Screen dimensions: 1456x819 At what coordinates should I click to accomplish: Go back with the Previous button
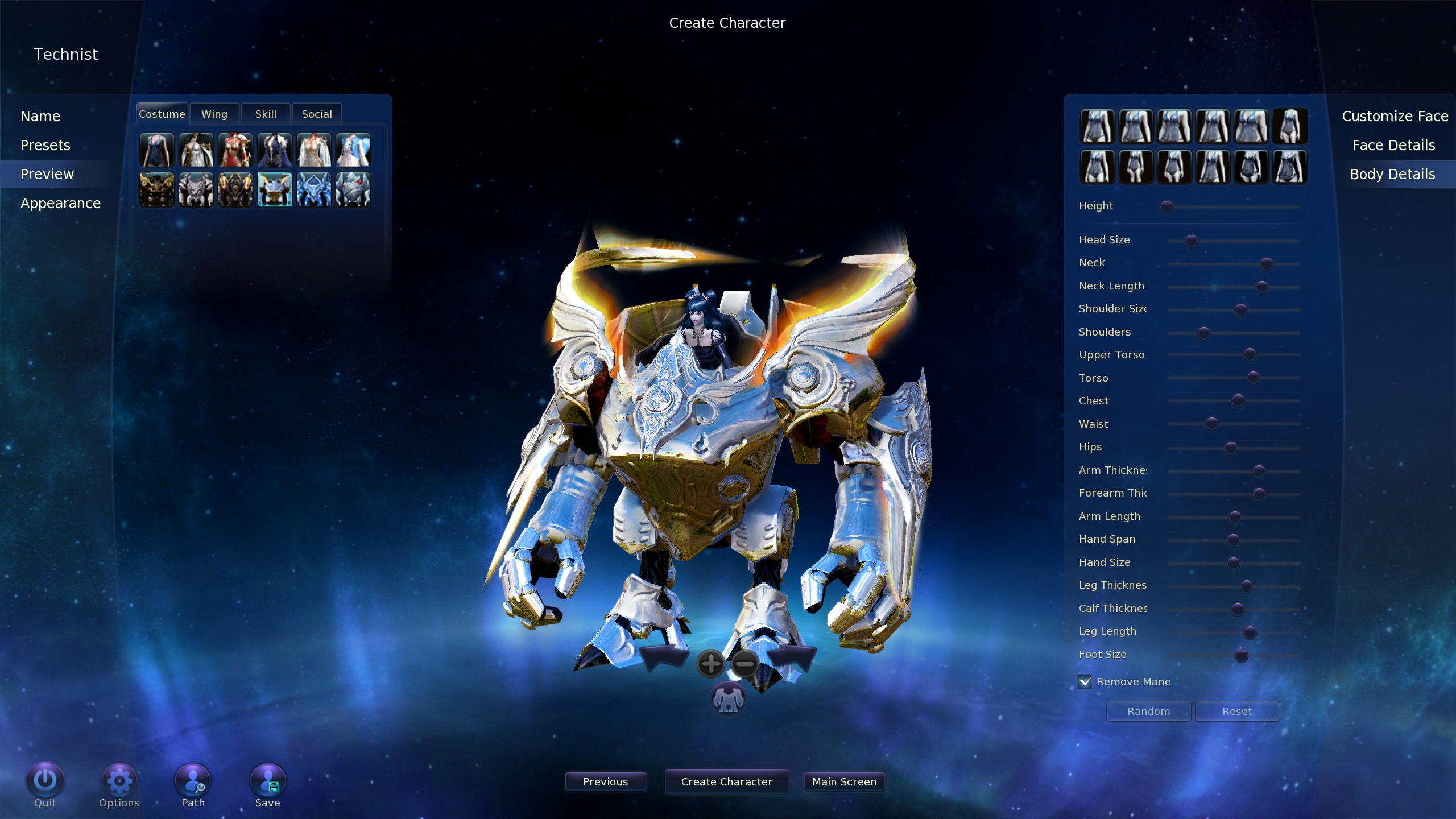coord(605,782)
